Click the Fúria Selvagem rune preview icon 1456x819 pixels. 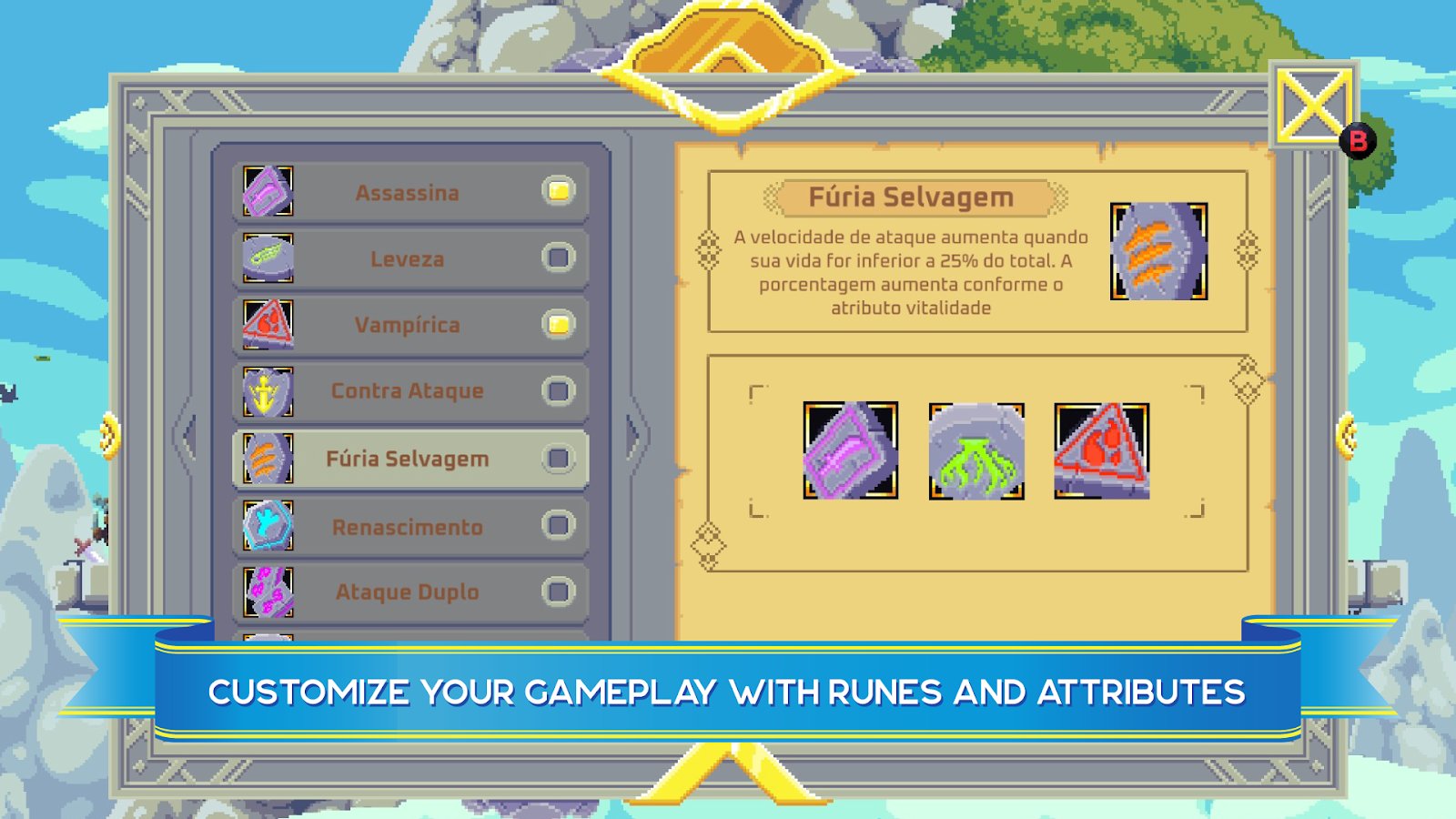1158,251
